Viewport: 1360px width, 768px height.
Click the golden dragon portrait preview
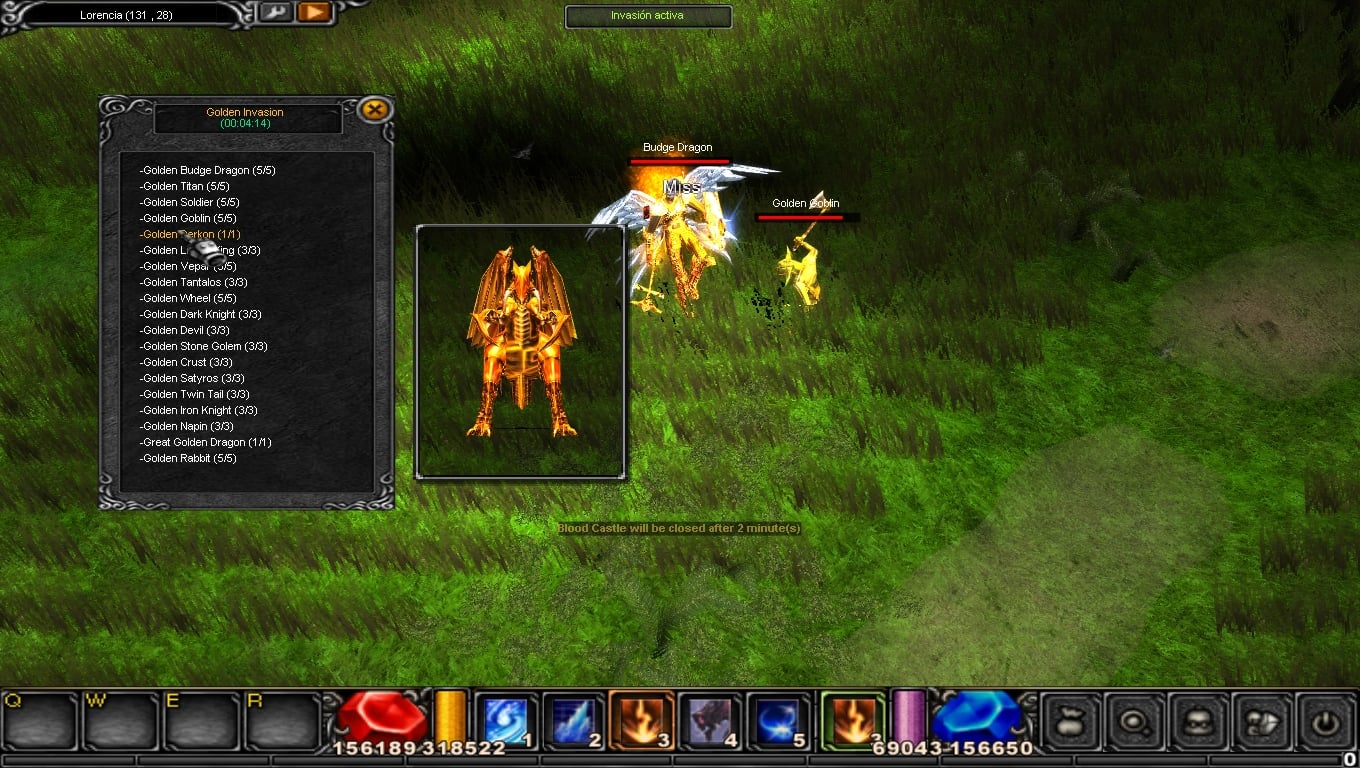(x=520, y=348)
